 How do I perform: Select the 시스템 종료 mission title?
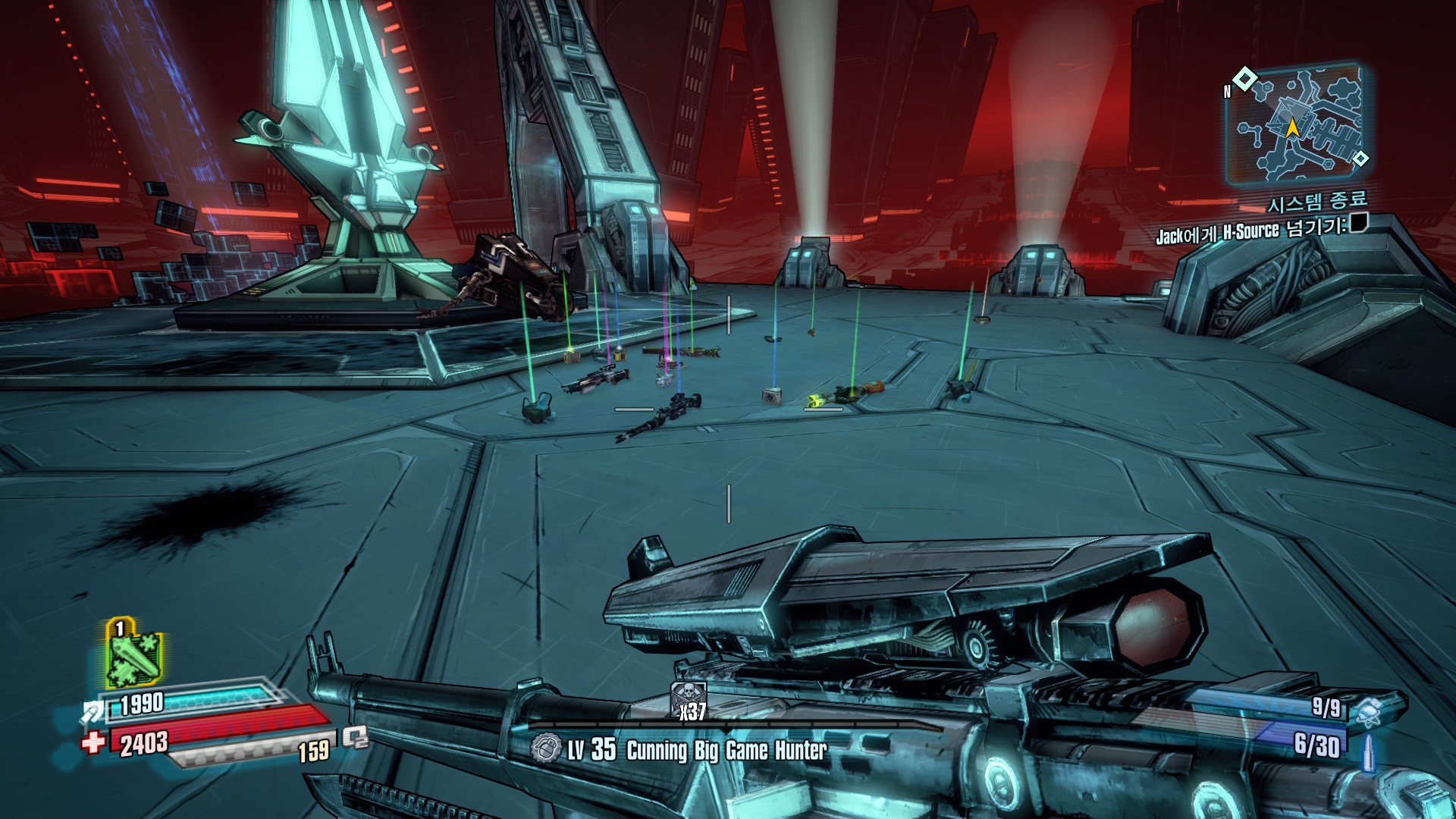tap(1318, 202)
